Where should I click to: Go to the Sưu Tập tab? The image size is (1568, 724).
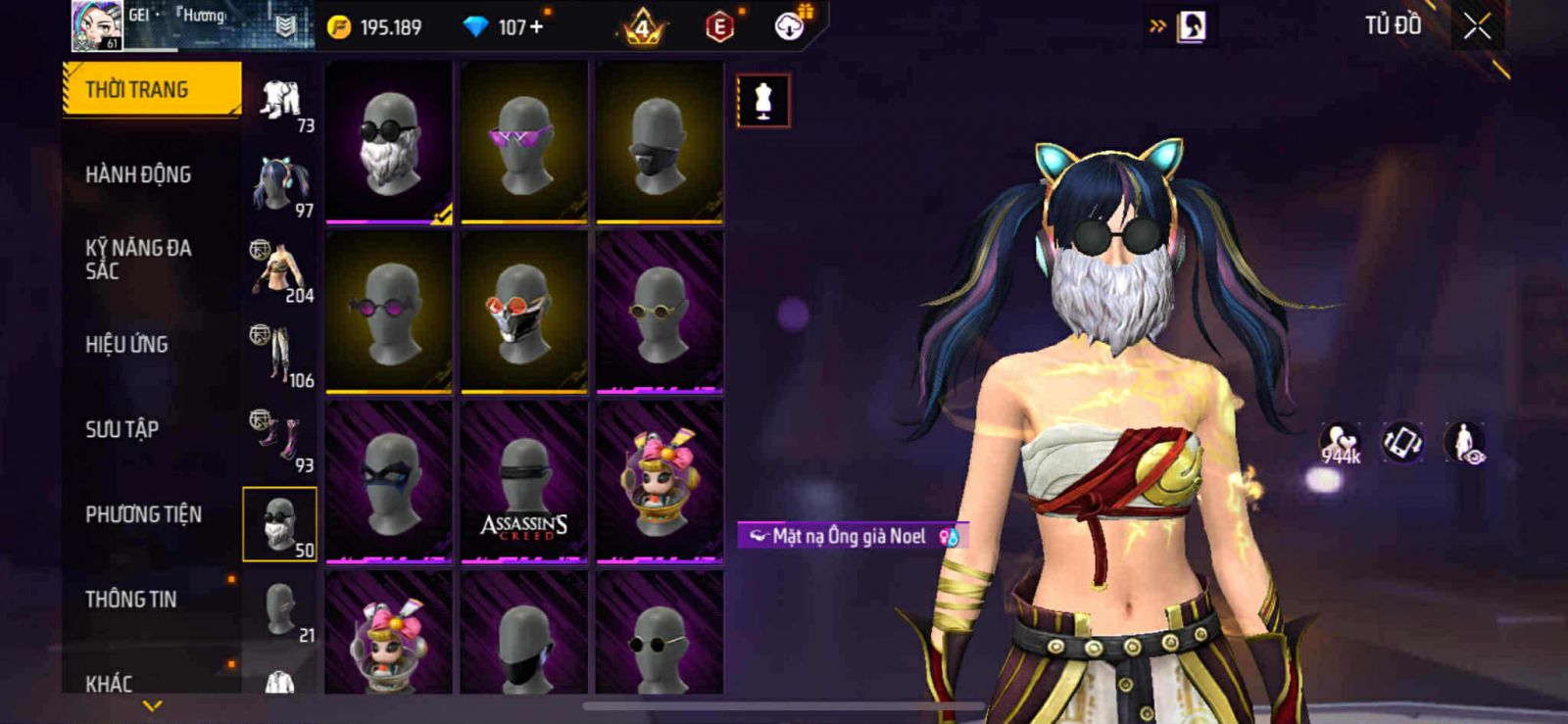click(x=122, y=429)
